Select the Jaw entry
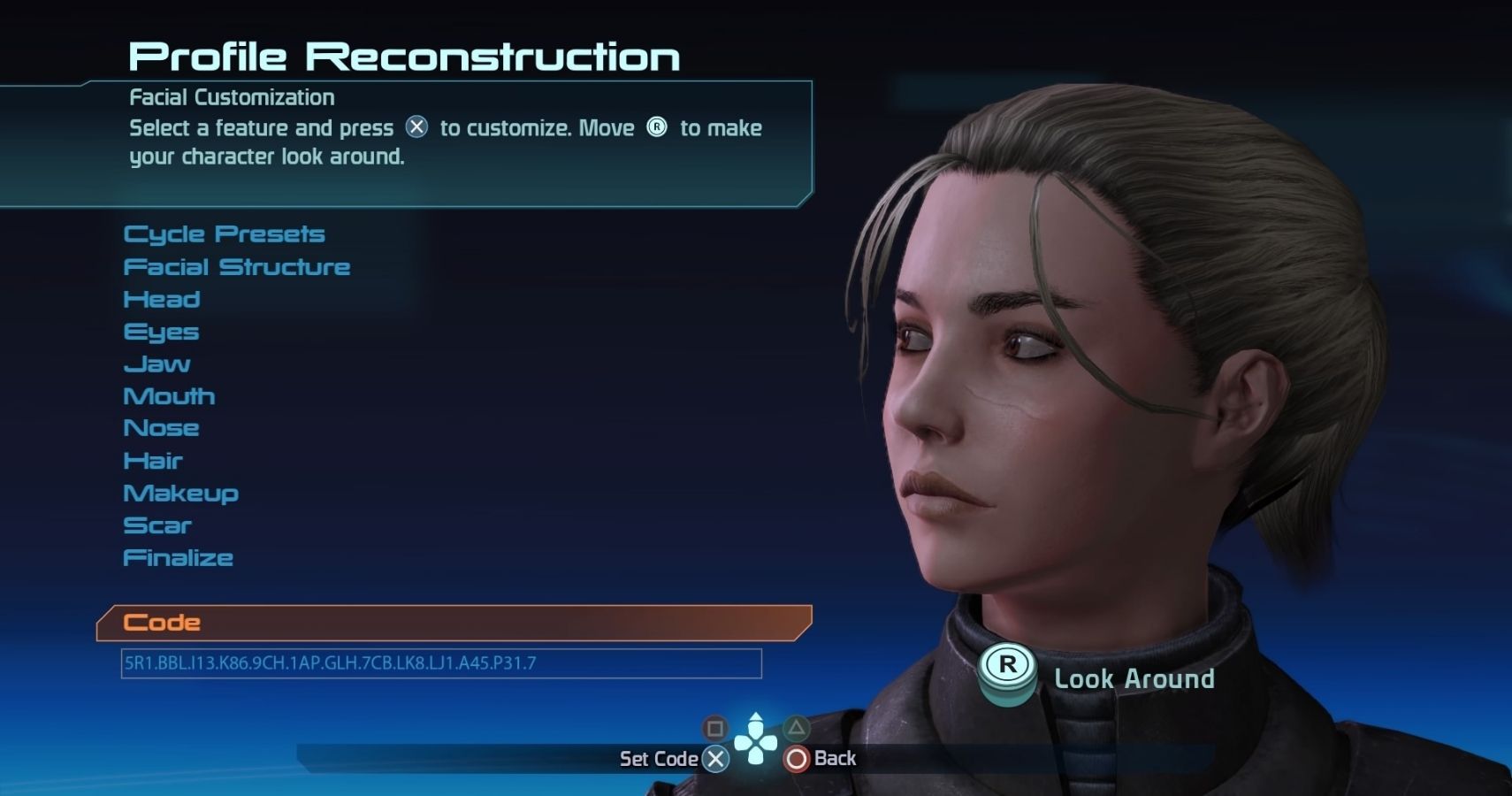The image size is (1512, 796). tap(157, 364)
